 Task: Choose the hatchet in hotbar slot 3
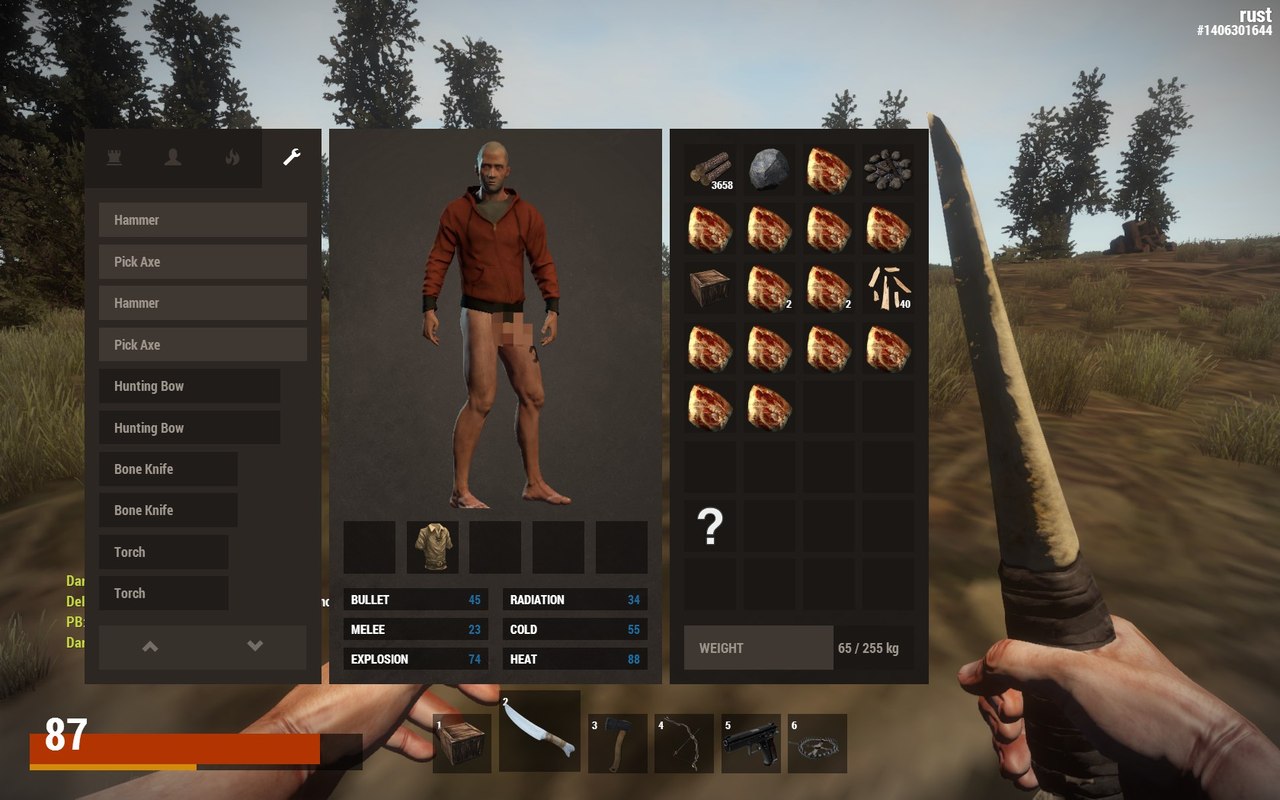[617, 743]
